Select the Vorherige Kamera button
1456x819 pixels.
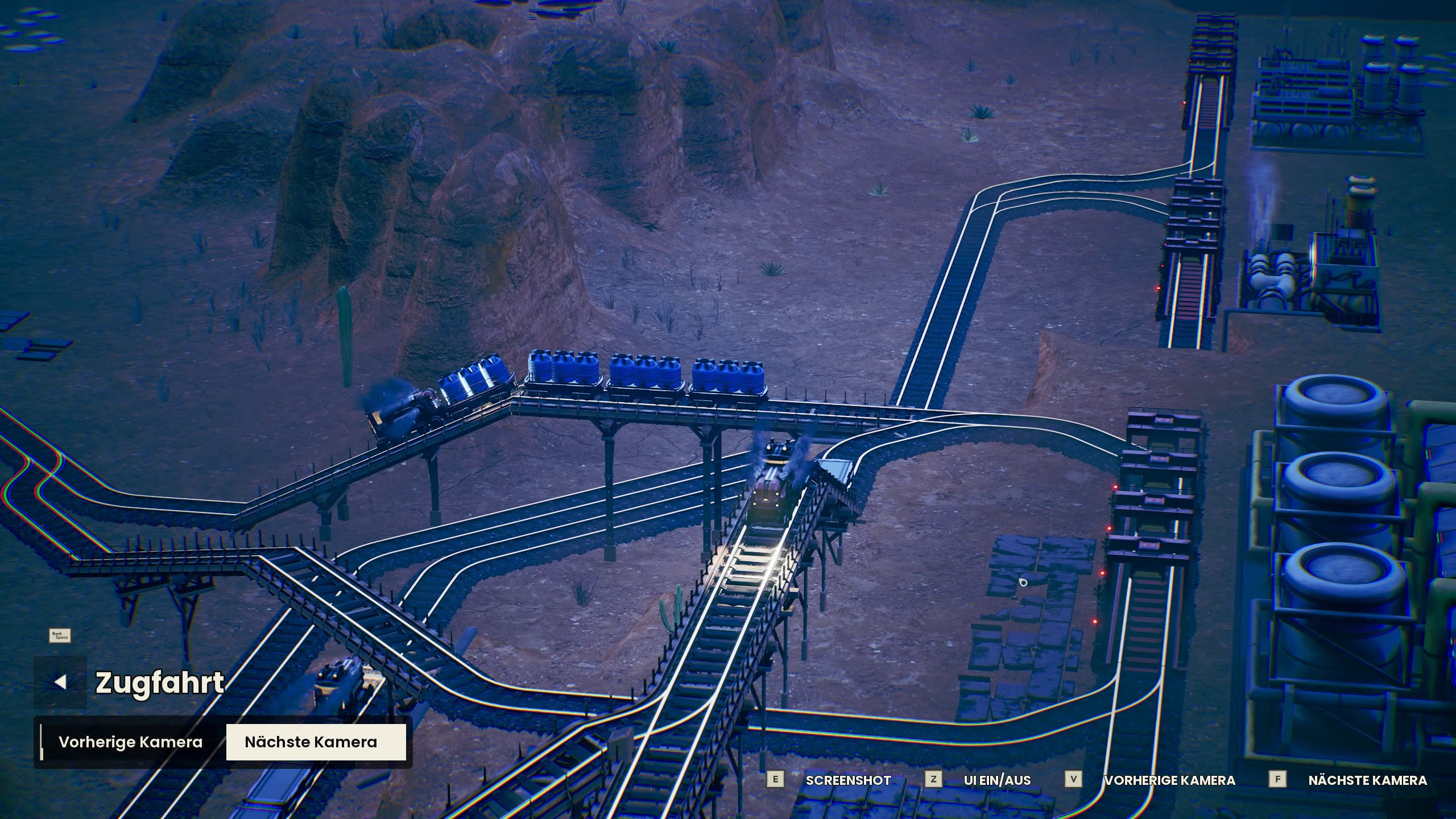[x=130, y=742]
